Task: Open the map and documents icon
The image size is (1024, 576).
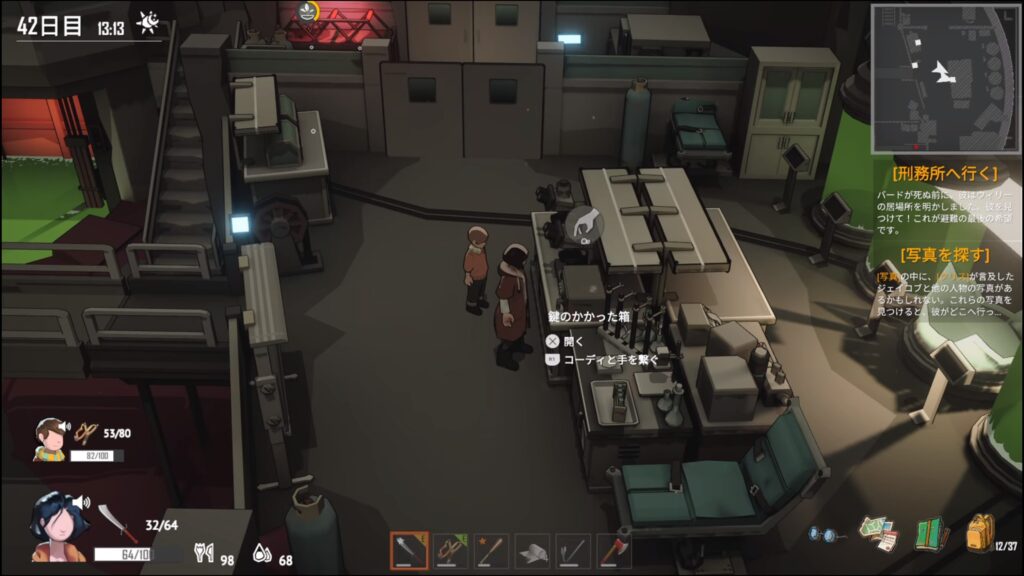Action: 878,533
